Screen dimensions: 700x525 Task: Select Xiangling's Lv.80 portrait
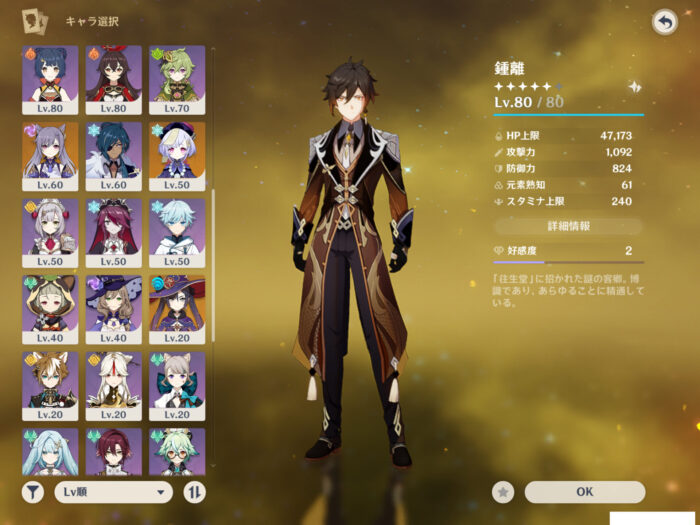pos(50,79)
